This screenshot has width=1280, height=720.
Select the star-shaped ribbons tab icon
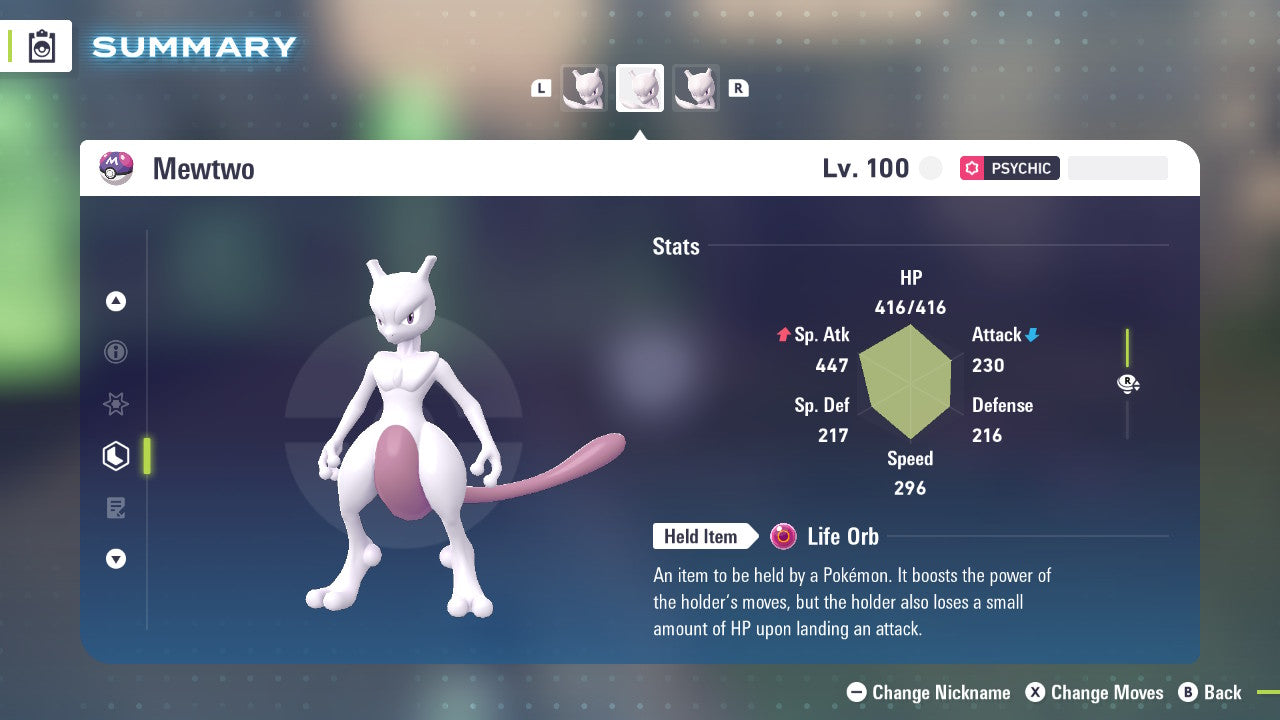pos(116,404)
